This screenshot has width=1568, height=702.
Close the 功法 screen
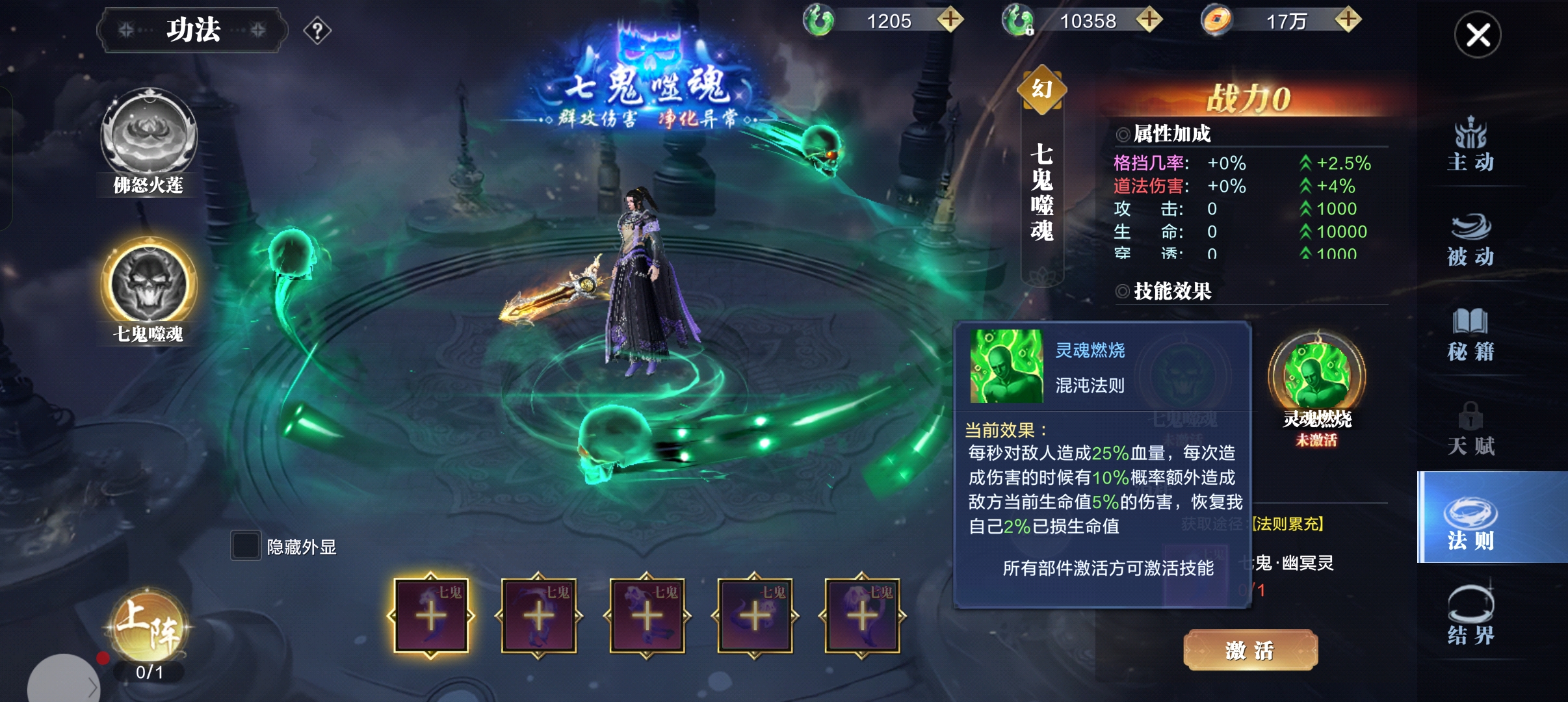point(1477,35)
